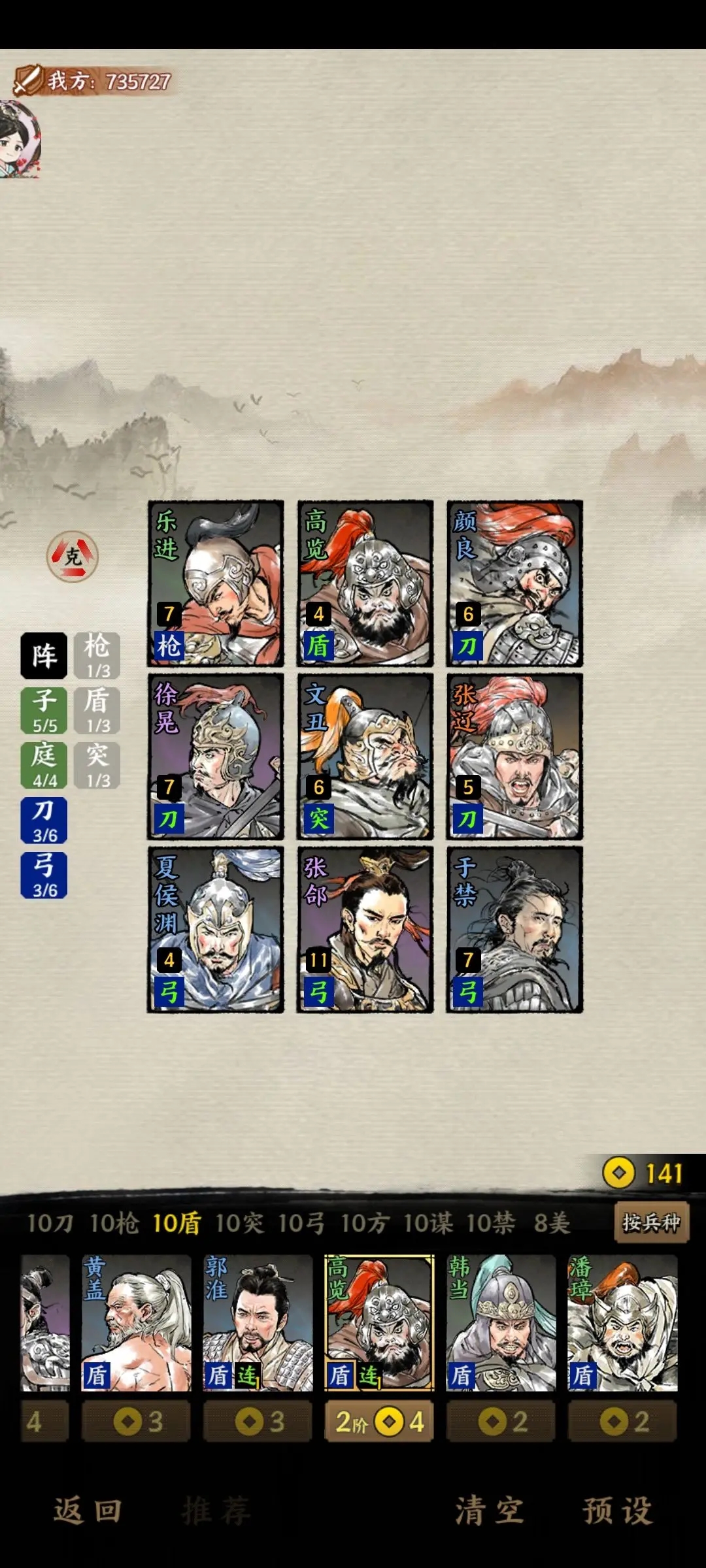Click the red 克 counter icon
The image size is (706, 1568).
click(x=73, y=557)
